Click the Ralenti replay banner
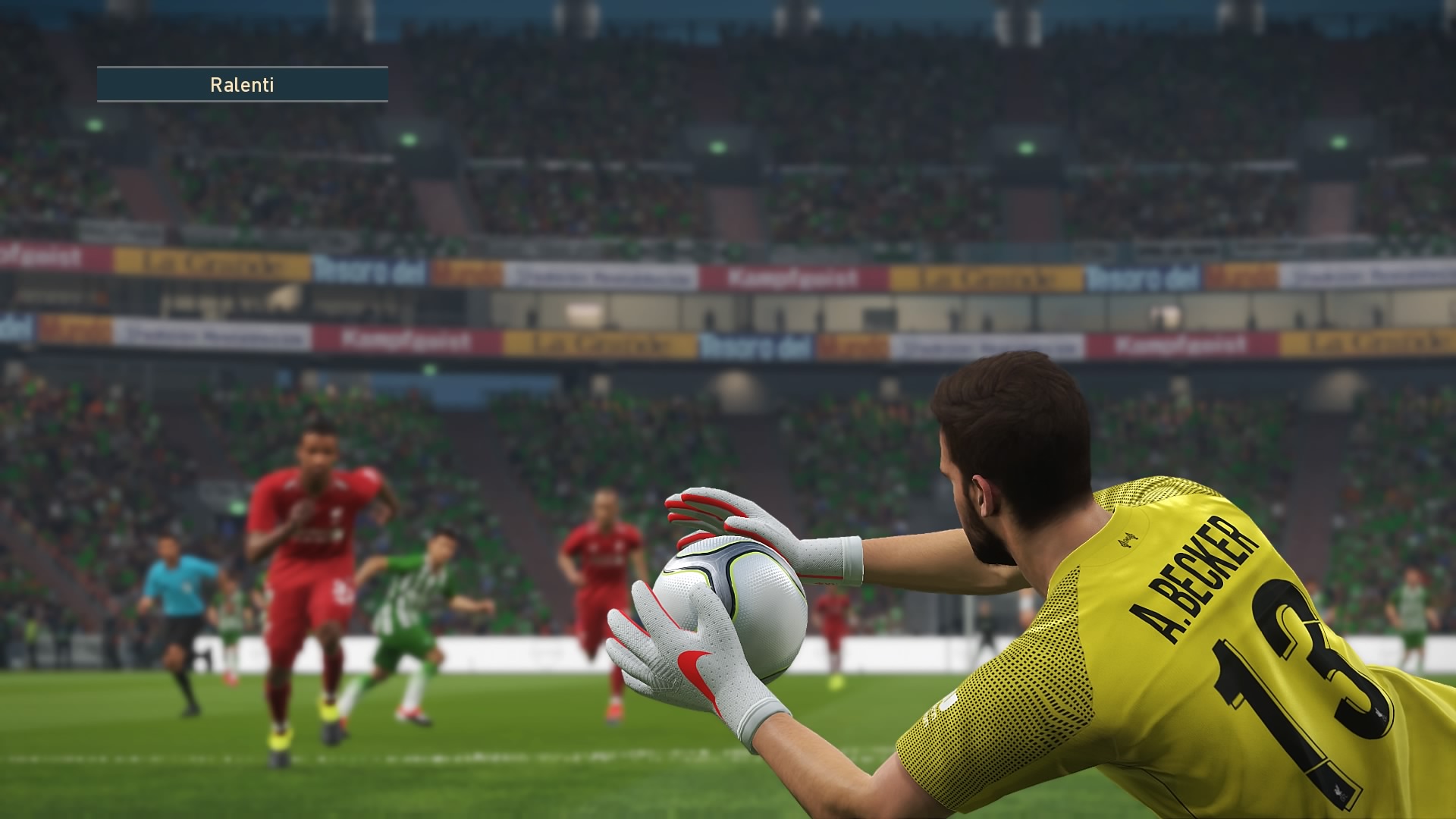This screenshot has height=819, width=1456. coord(242,84)
